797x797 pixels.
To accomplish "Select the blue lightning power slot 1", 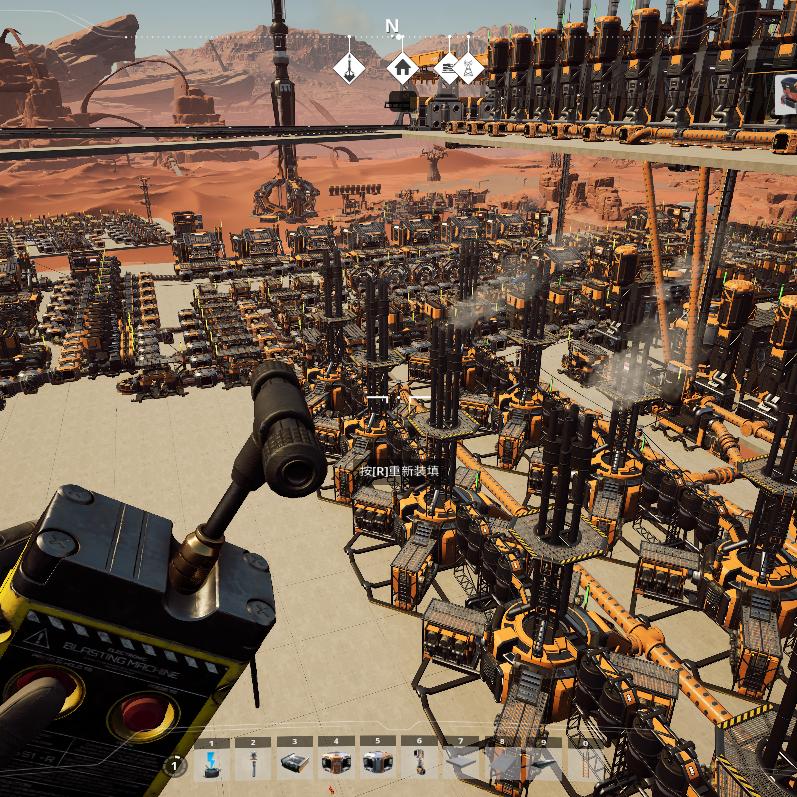I will pyautogui.click(x=211, y=764).
